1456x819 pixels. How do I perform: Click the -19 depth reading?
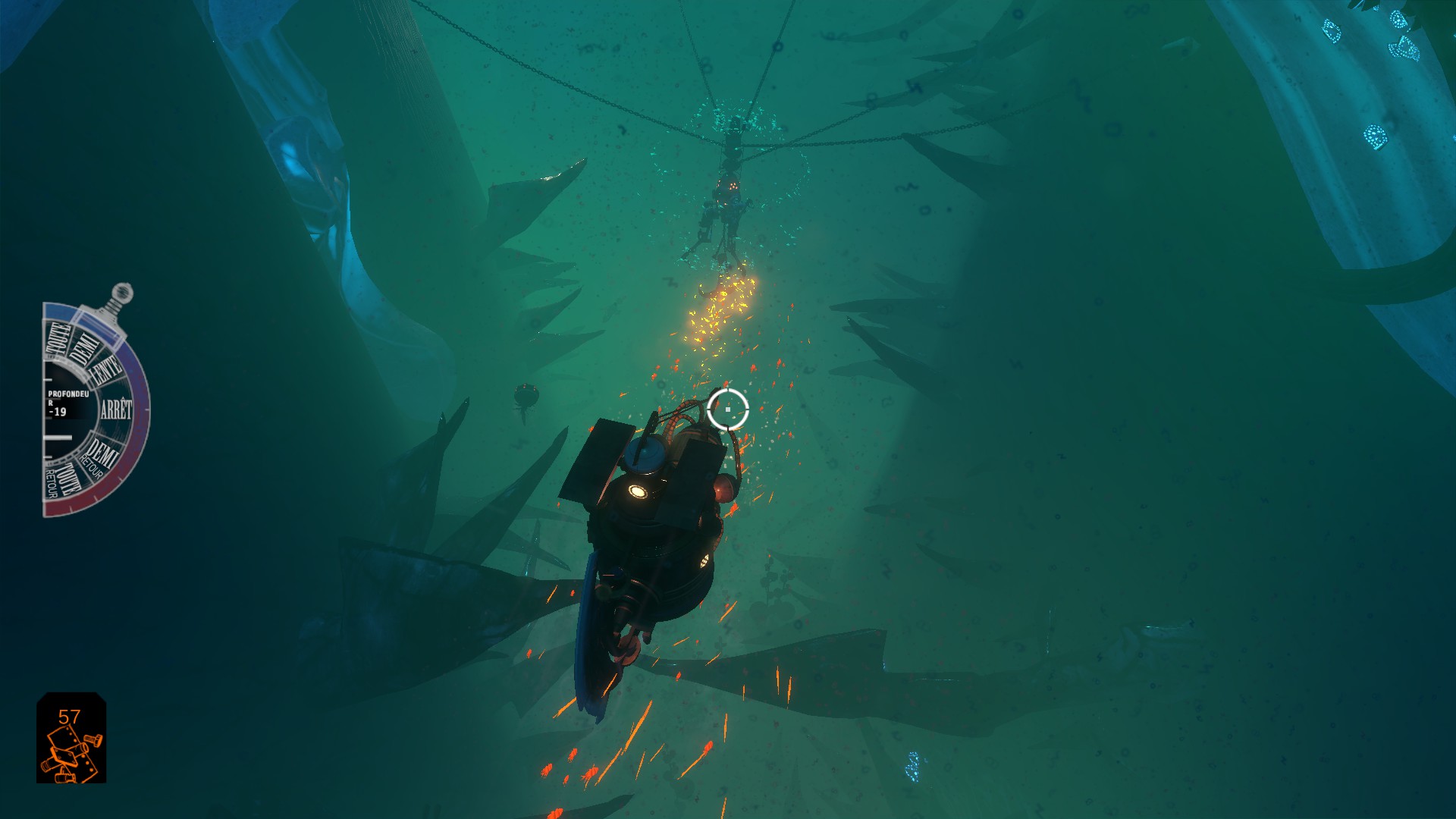pos(58,410)
